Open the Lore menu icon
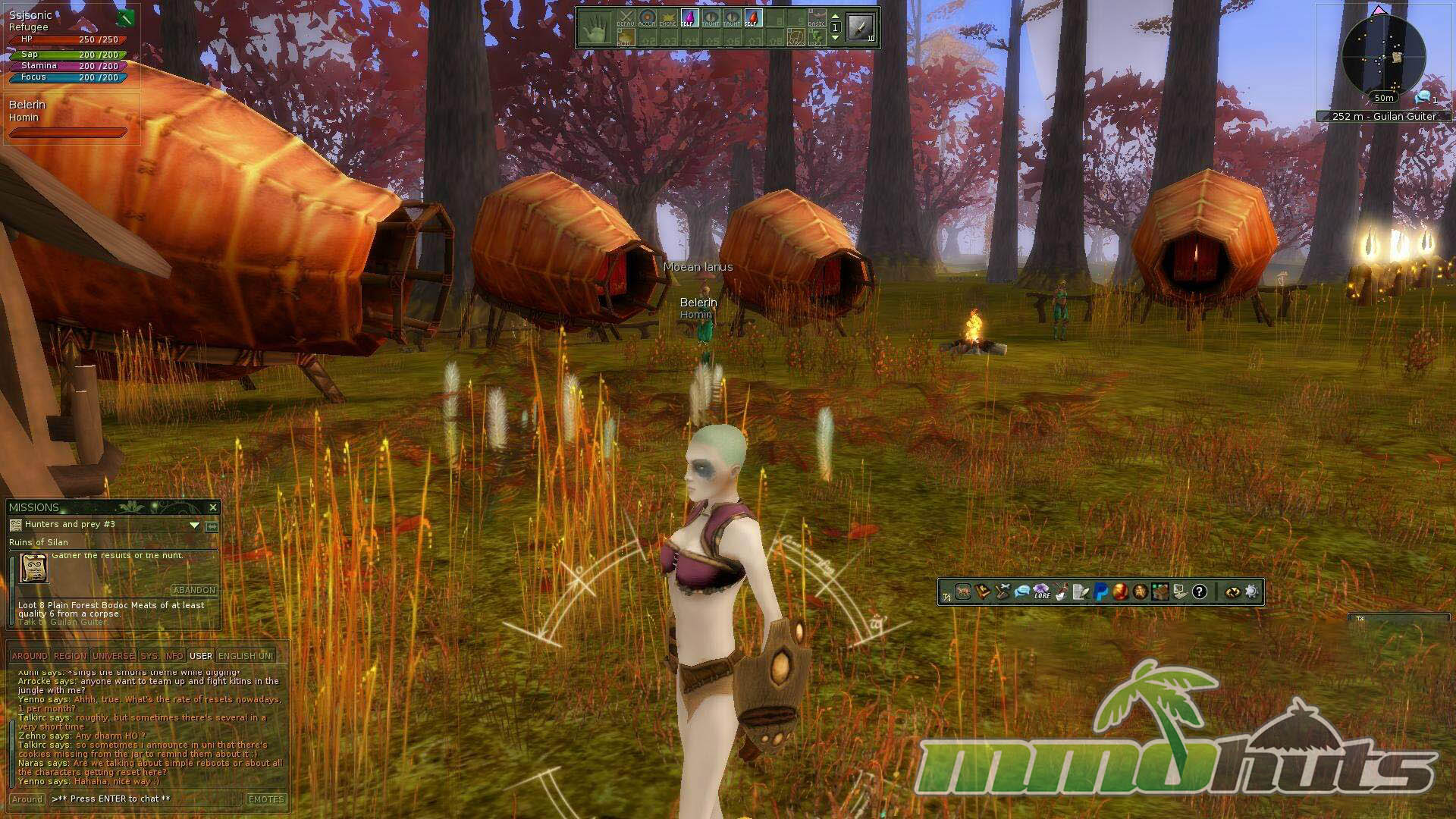The height and width of the screenshot is (819, 1456). [1042, 591]
